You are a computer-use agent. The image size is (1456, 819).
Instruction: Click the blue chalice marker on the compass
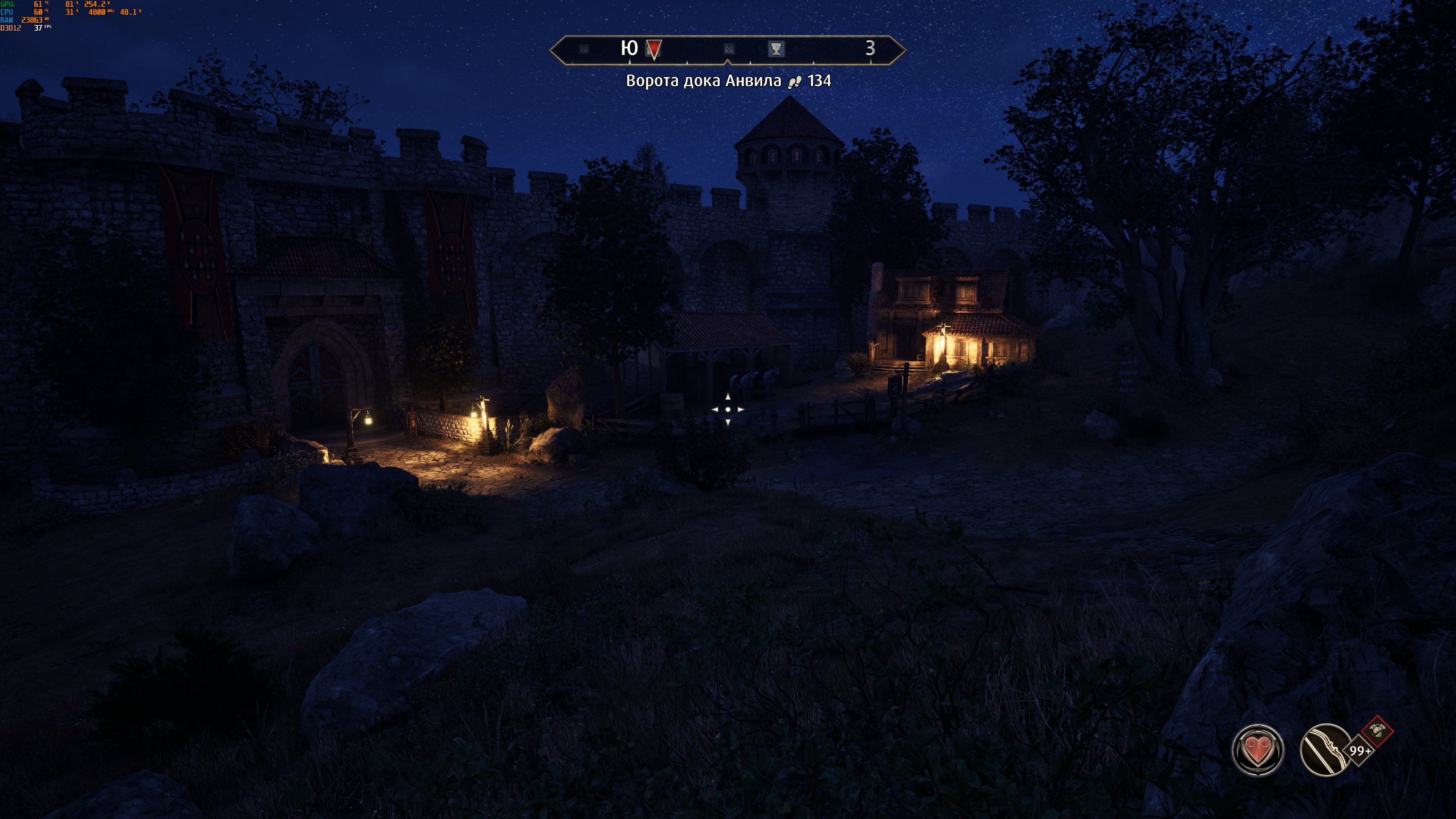coord(776,49)
